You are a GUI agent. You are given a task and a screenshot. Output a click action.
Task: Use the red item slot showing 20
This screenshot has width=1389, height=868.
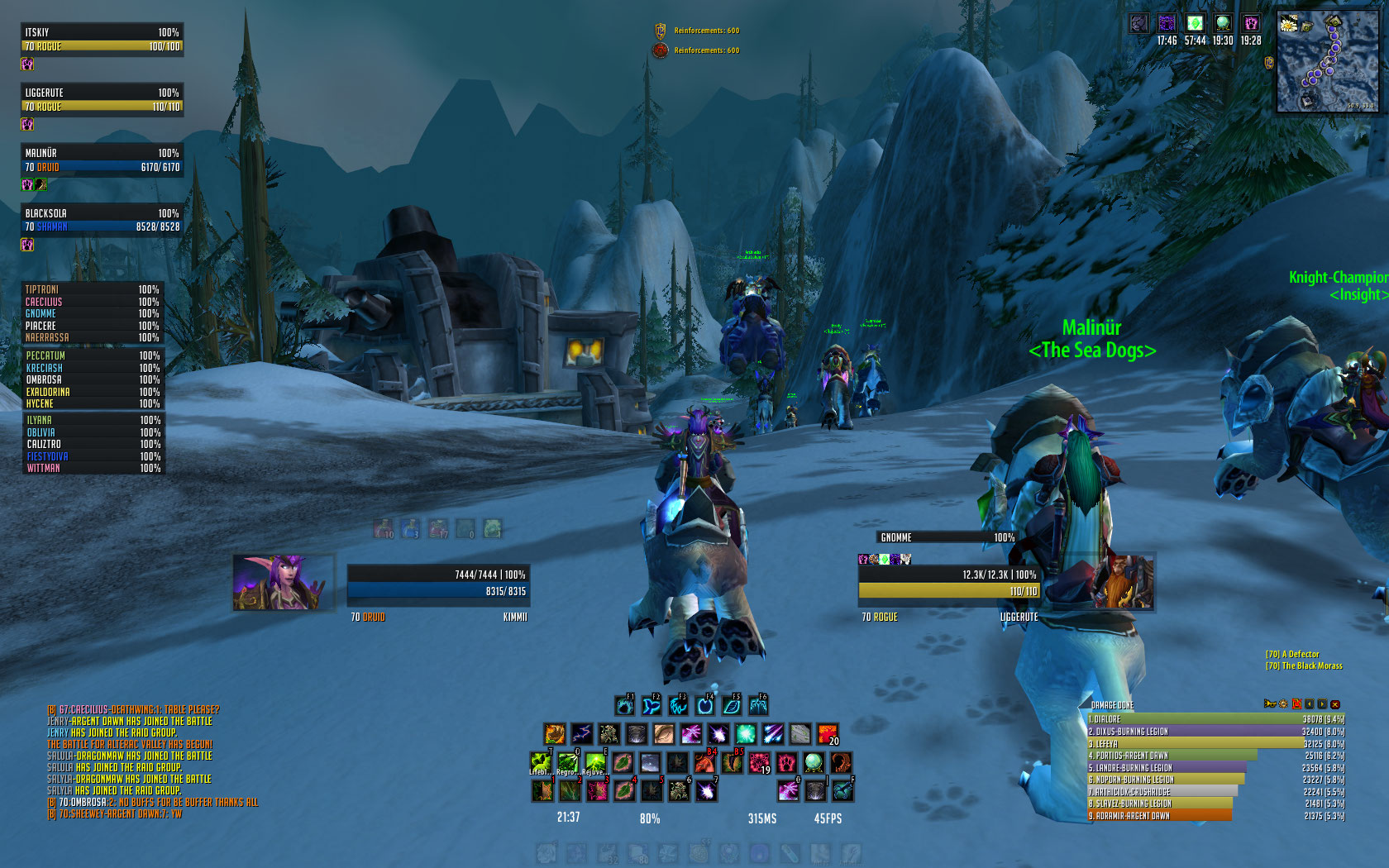[x=828, y=734]
